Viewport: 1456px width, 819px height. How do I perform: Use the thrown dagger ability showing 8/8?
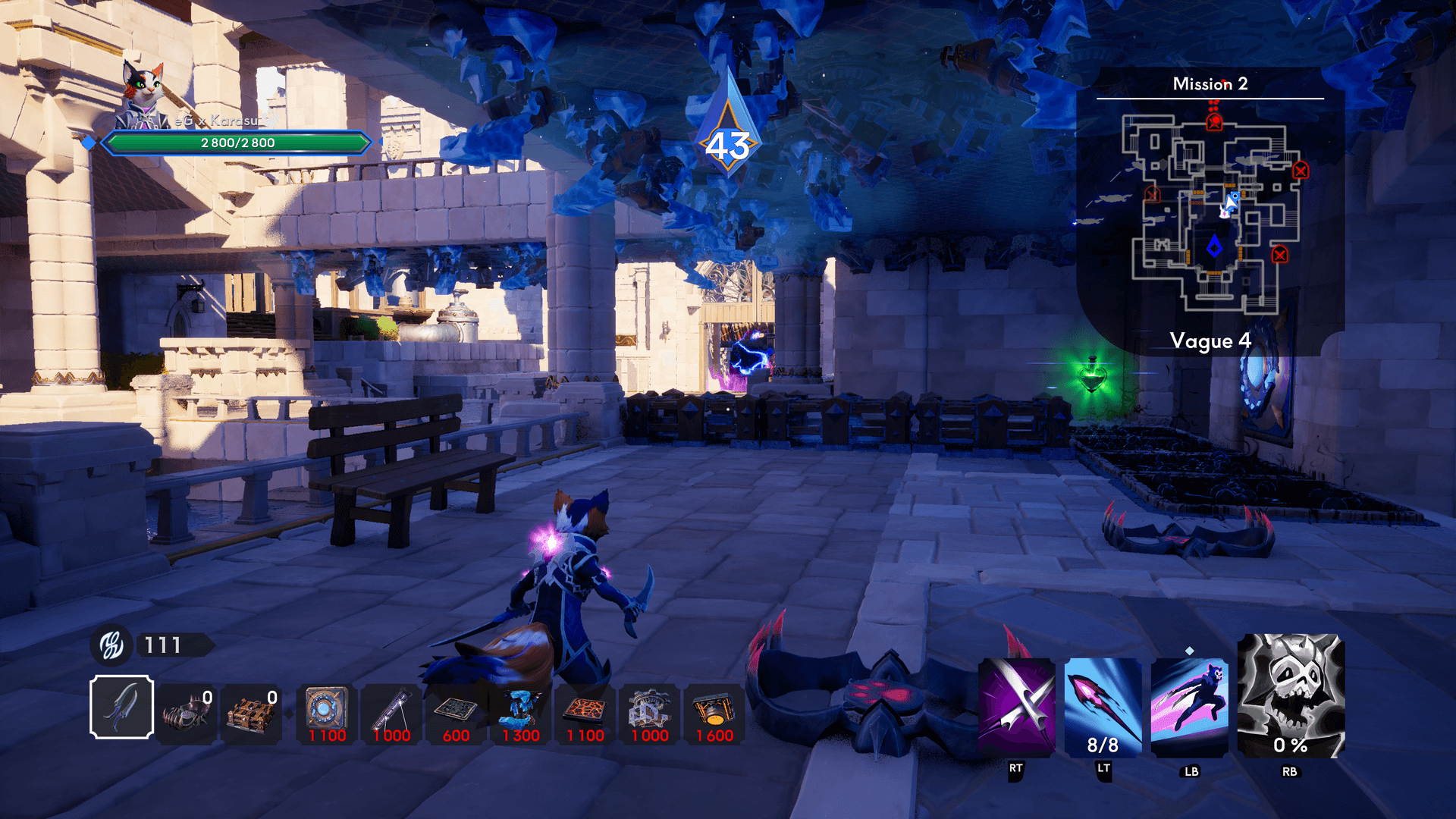pos(1103,707)
